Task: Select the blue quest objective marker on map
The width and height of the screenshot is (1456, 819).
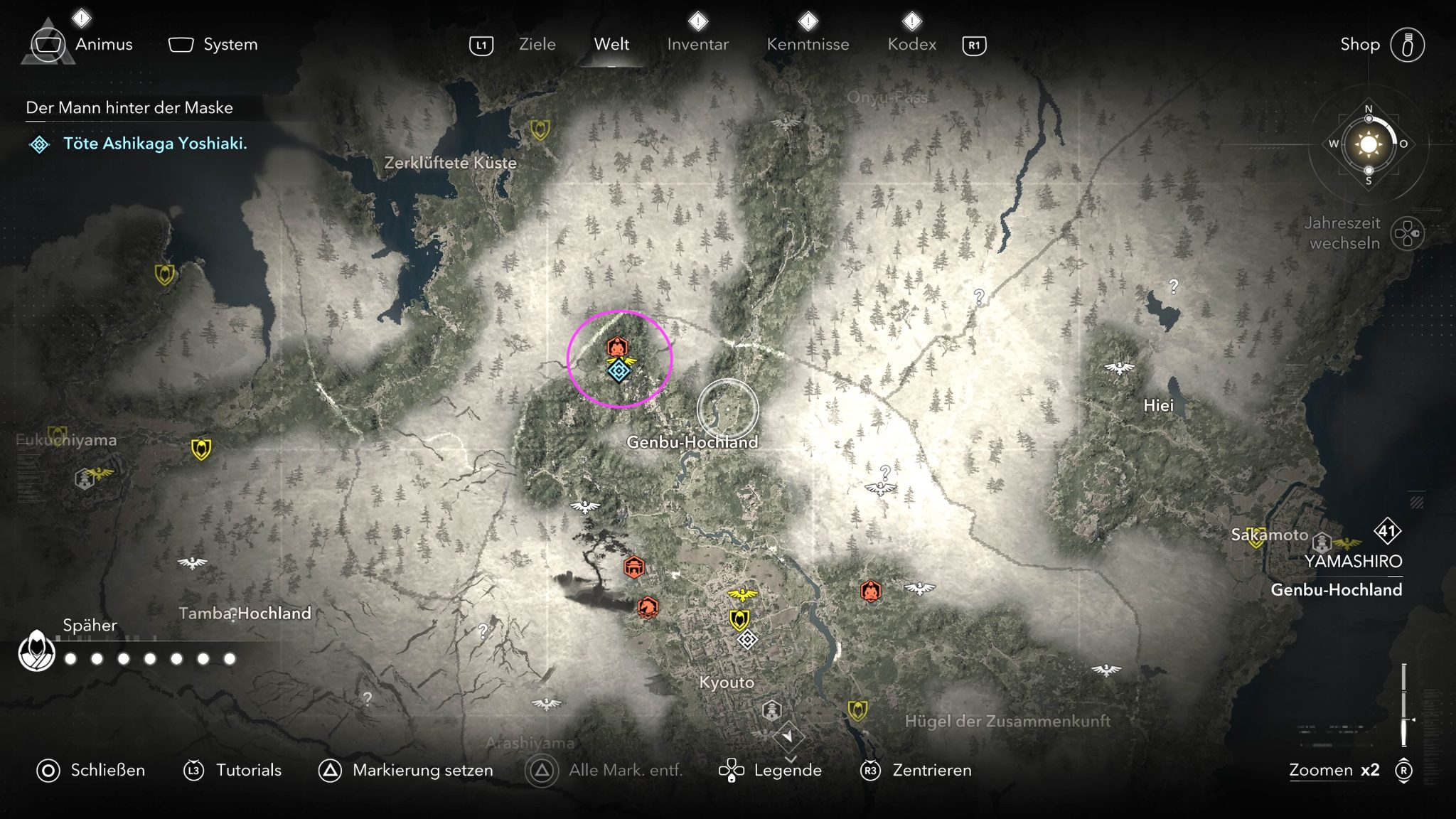Action: tap(619, 370)
